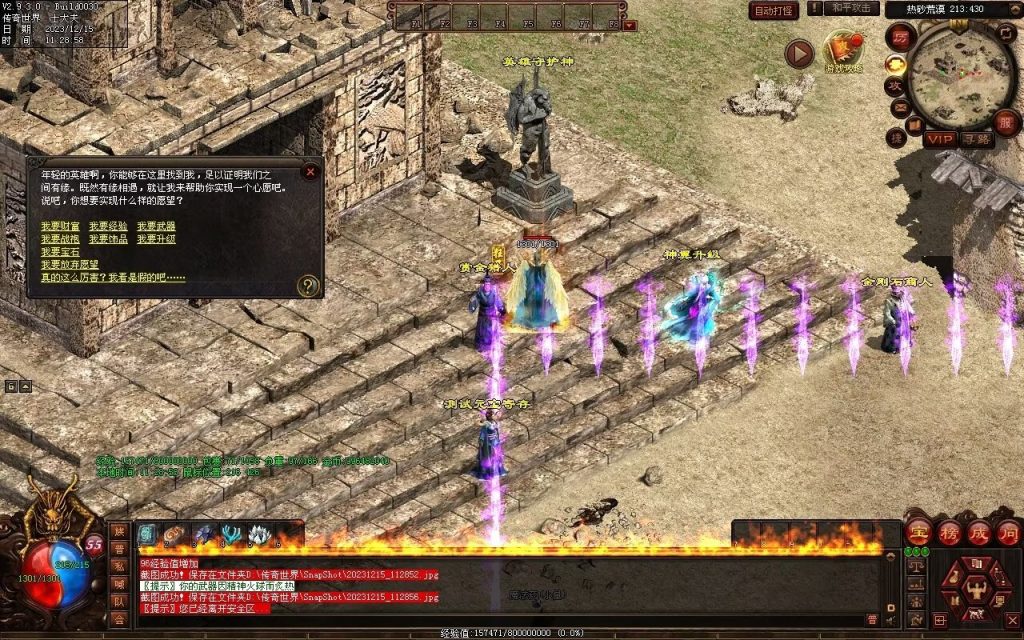The height and width of the screenshot is (640, 1024).
Task: Select the 我要经验 dialogue option
Action: click(x=108, y=227)
